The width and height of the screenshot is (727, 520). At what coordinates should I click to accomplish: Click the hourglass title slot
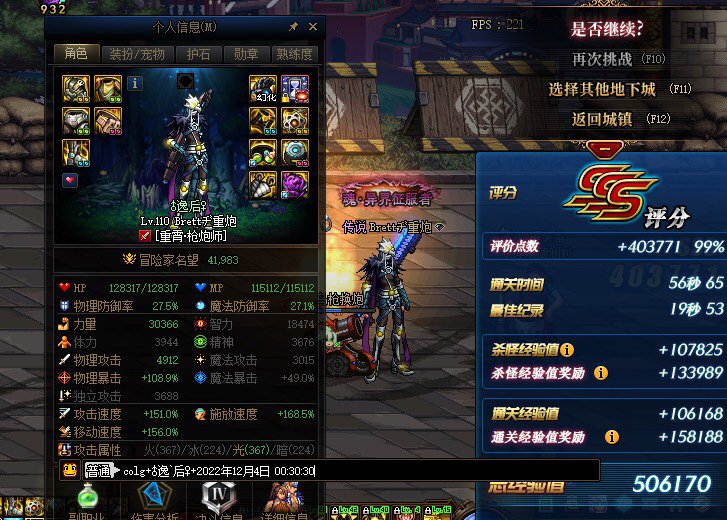tap(295, 89)
